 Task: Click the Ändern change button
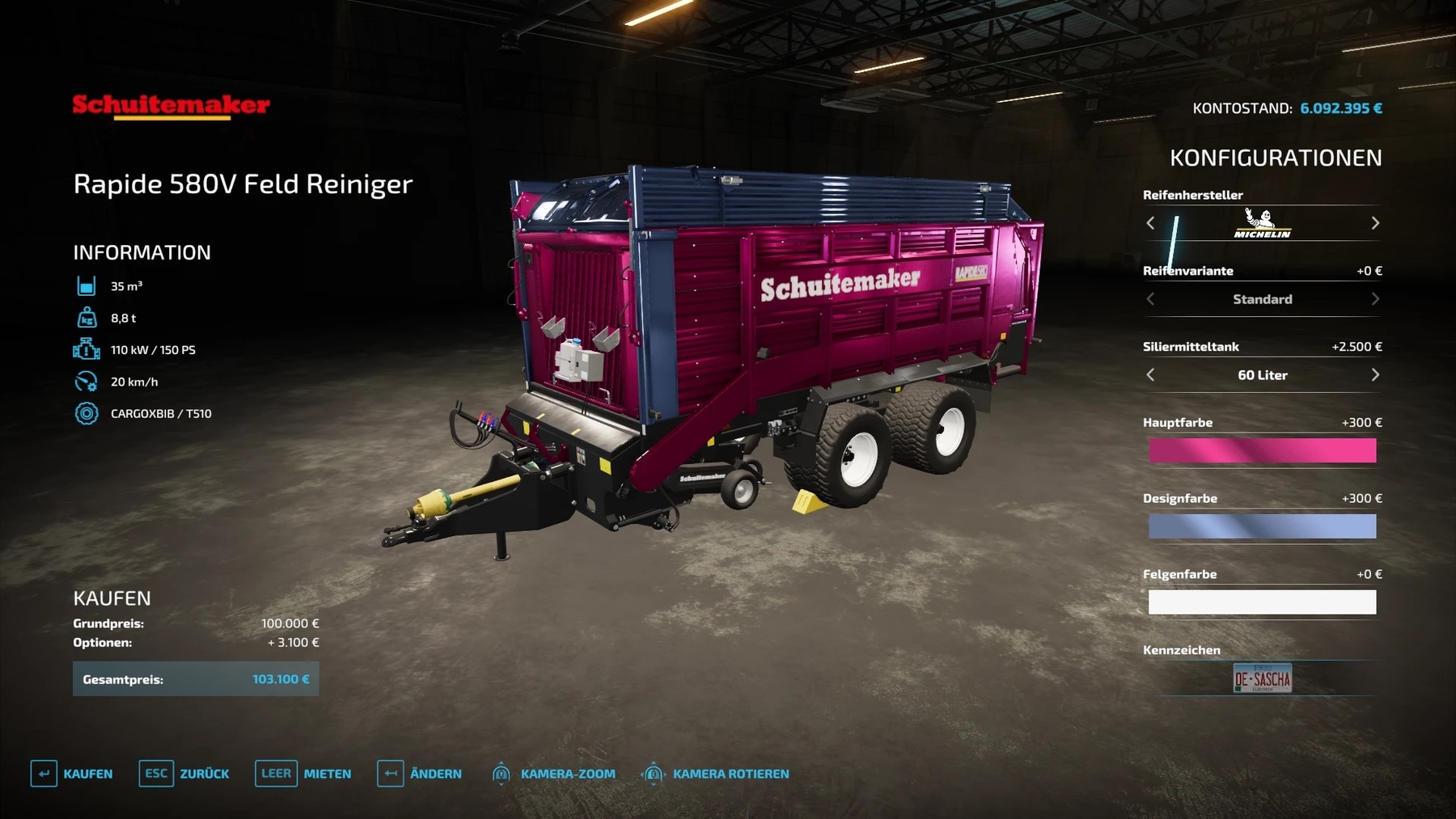click(x=420, y=774)
